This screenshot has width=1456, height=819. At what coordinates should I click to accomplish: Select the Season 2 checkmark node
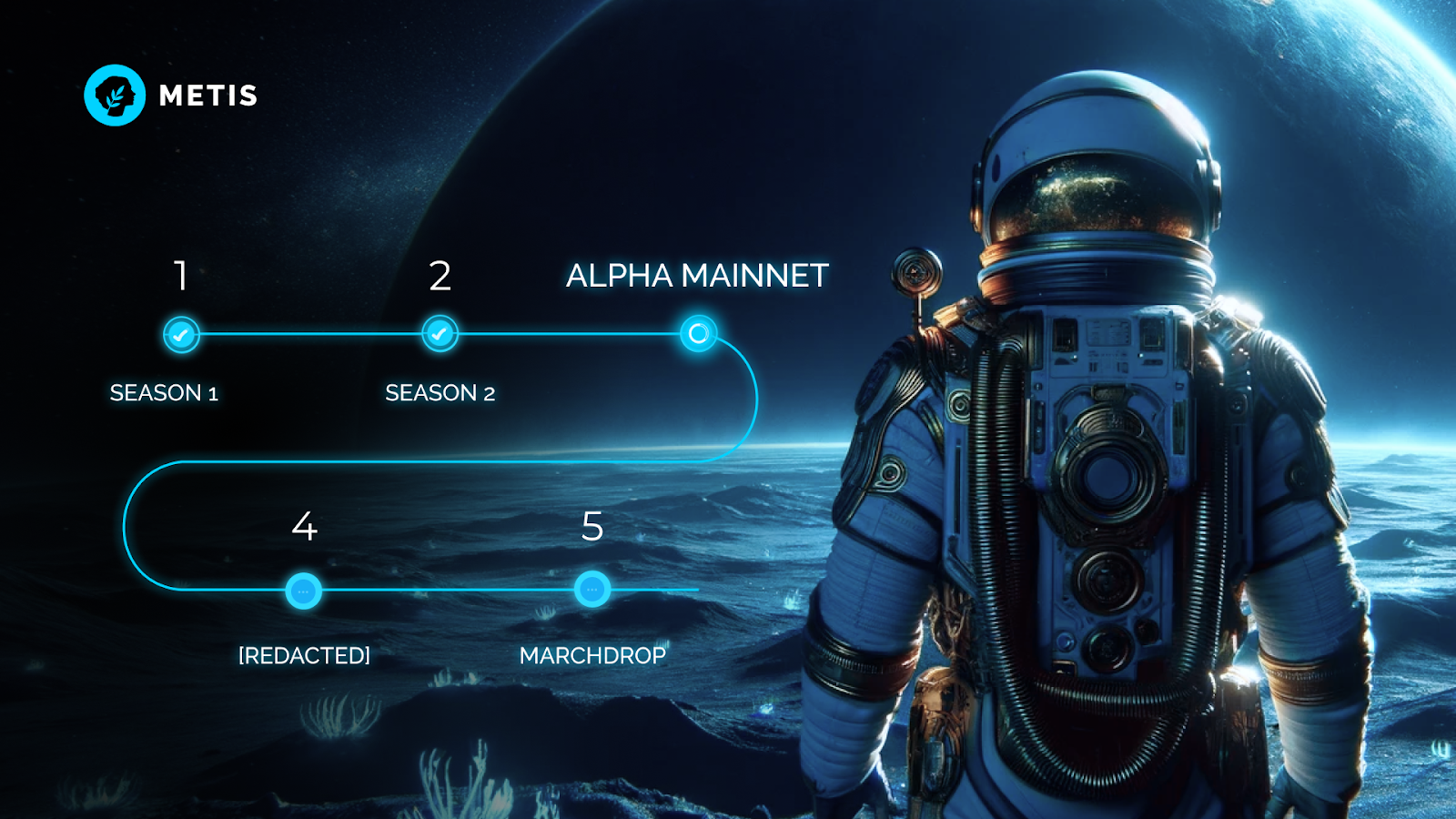pos(440,334)
